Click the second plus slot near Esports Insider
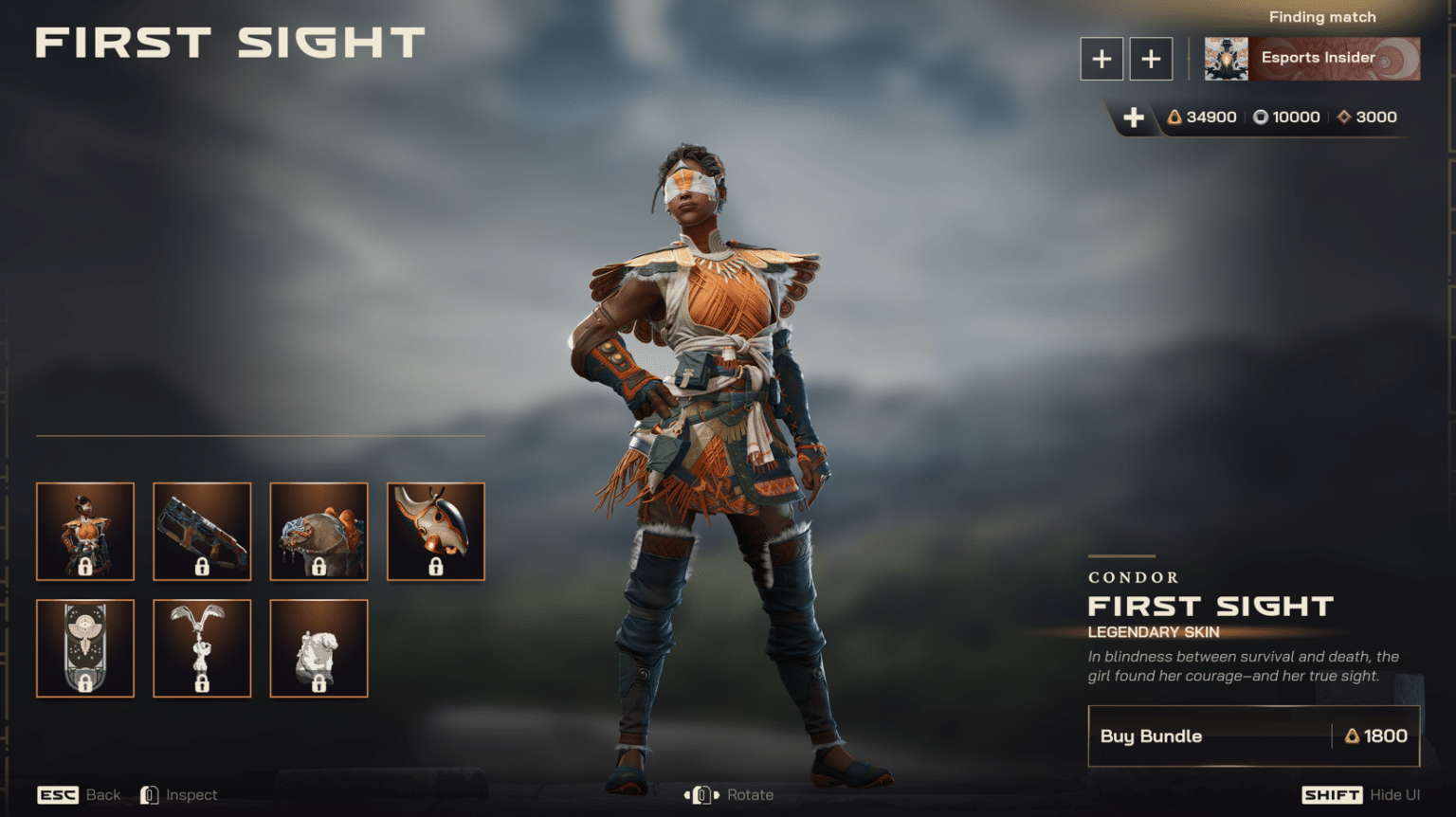 coord(1151,58)
